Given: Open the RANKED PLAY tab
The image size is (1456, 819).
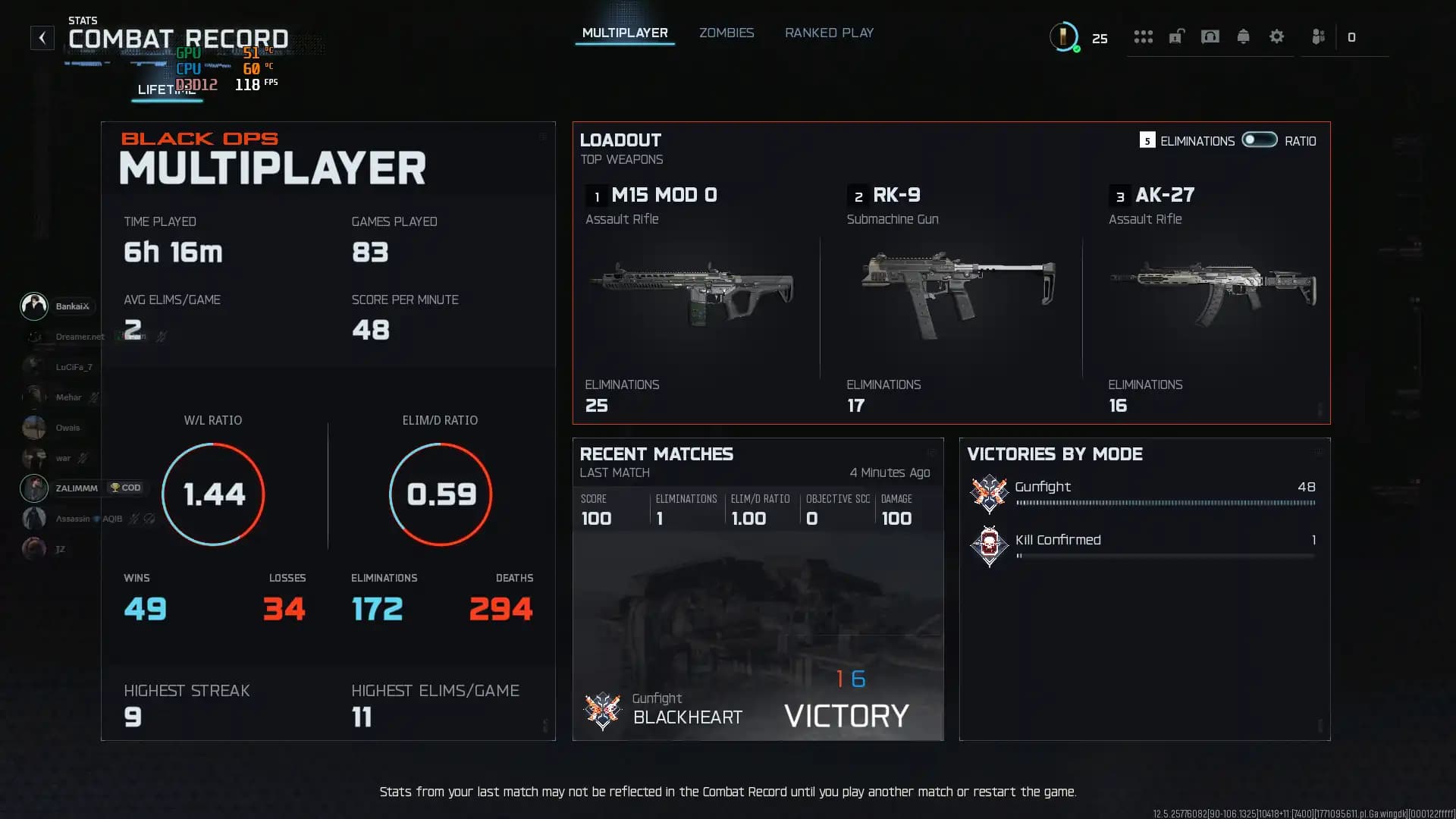Looking at the screenshot, I should (829, 33).
